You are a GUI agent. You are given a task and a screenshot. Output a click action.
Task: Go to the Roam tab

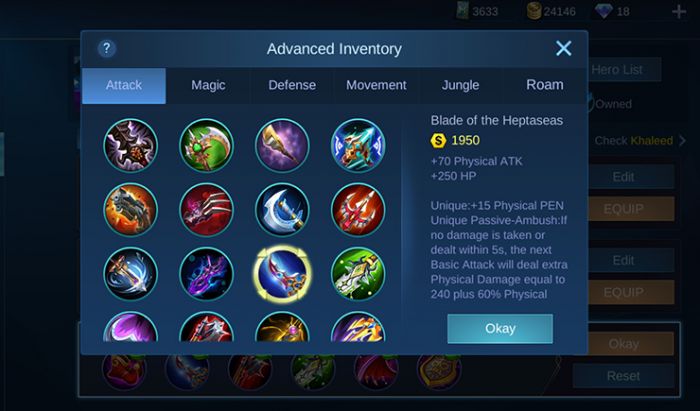click(x=545, y=85)
